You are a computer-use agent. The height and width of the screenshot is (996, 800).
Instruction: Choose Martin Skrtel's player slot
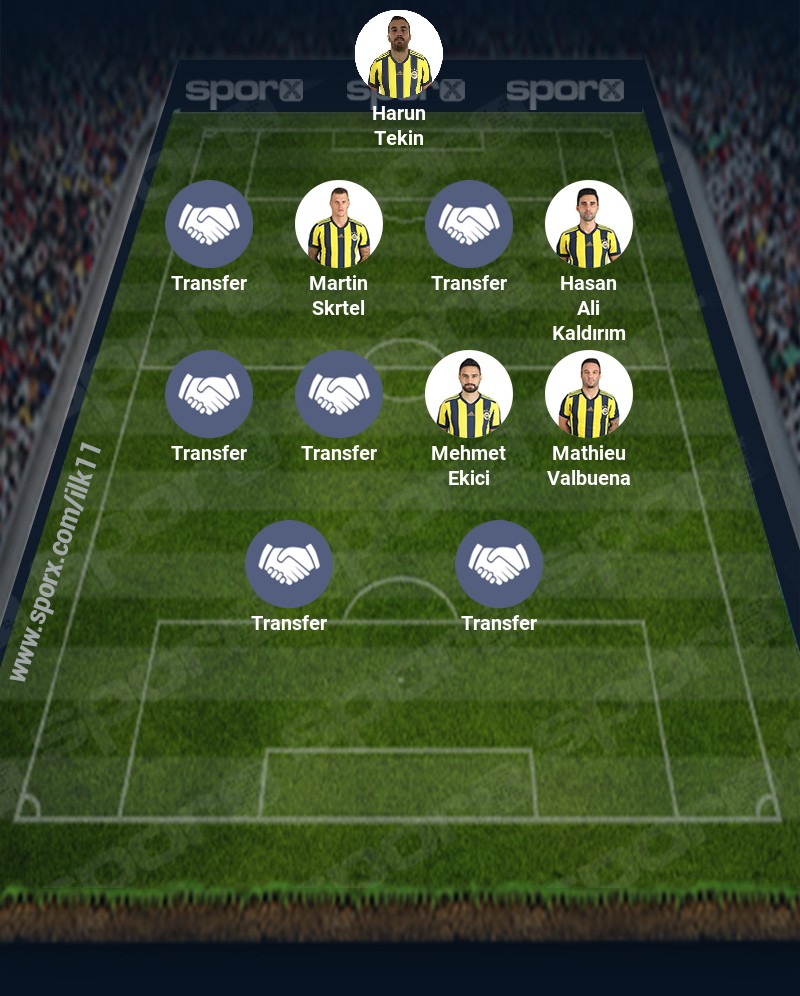[339, 224]
